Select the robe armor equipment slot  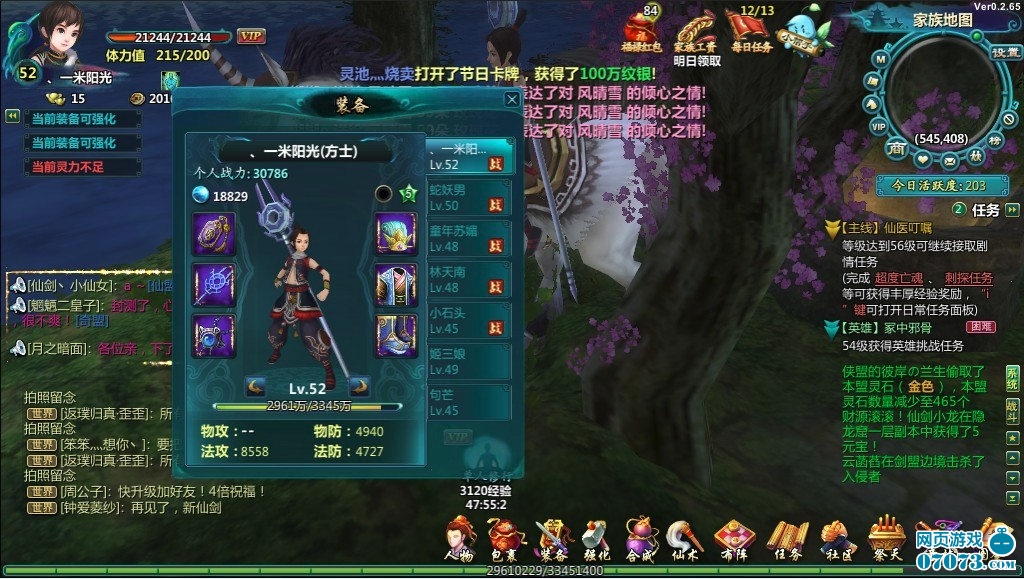coord(396,284)
